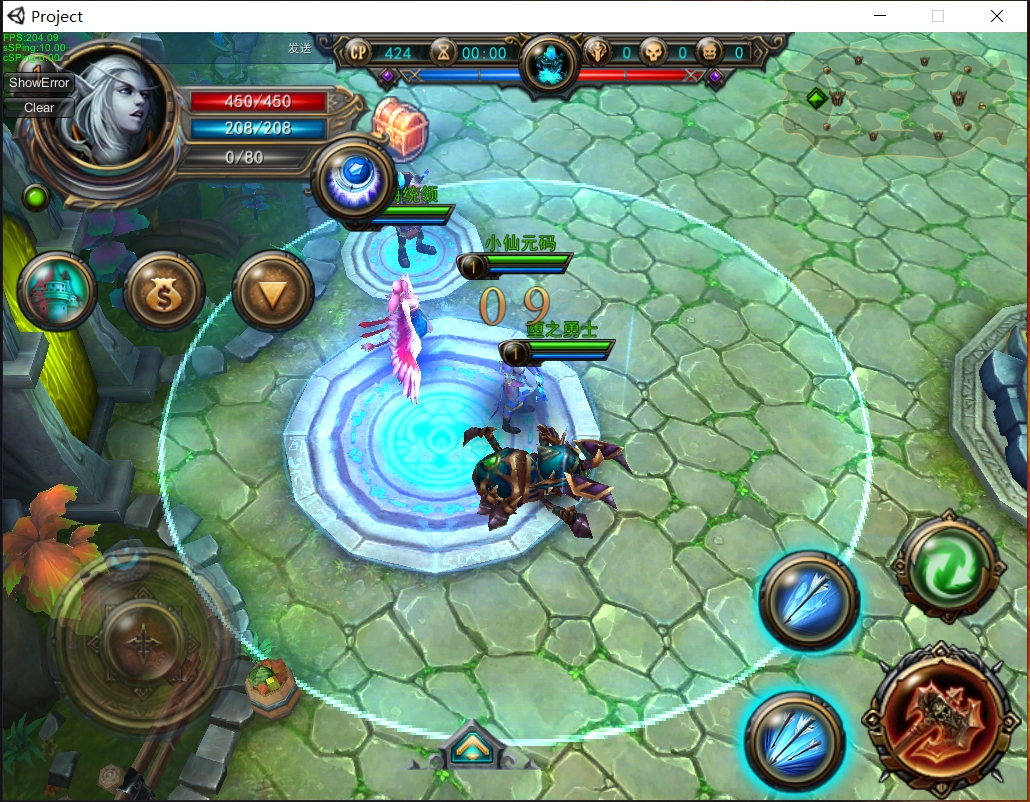Minimize the Project window
Image resolution: width=1030 pixels, height=802 pixels.
(881, 16)
